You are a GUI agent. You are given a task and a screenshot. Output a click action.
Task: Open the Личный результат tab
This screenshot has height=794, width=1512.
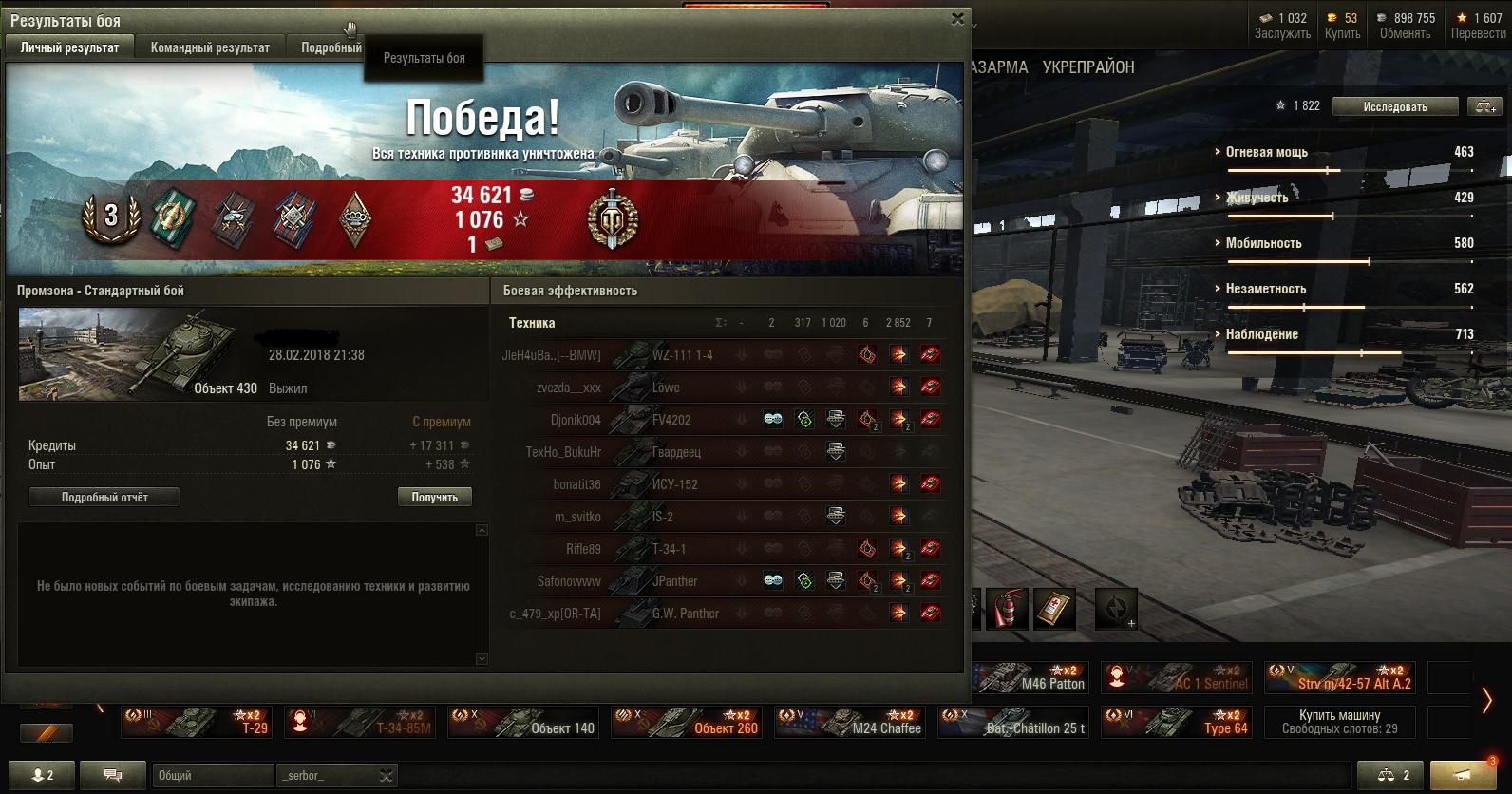tap(70, 47)
